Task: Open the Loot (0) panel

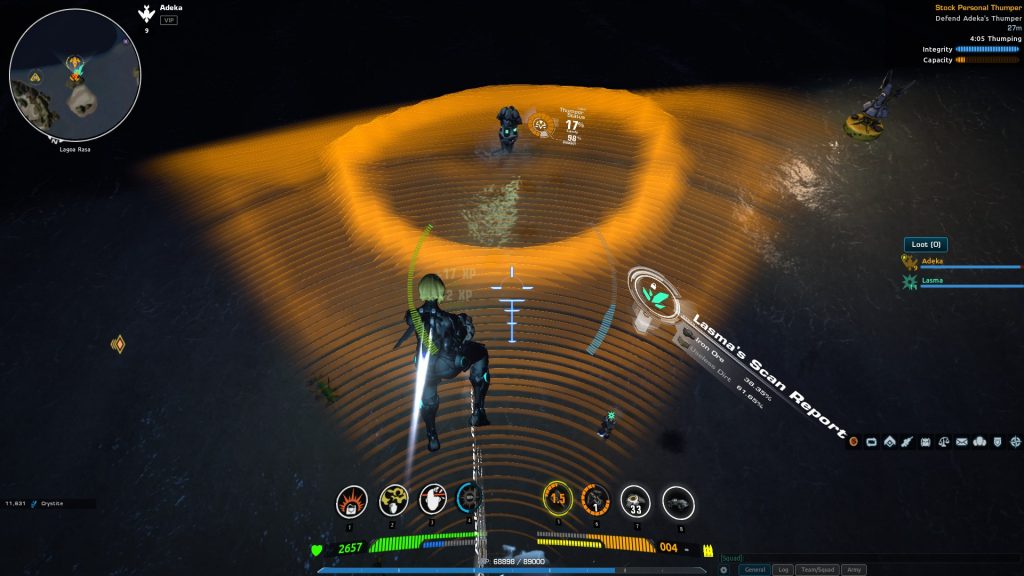Action: click(x=925, y=244)
